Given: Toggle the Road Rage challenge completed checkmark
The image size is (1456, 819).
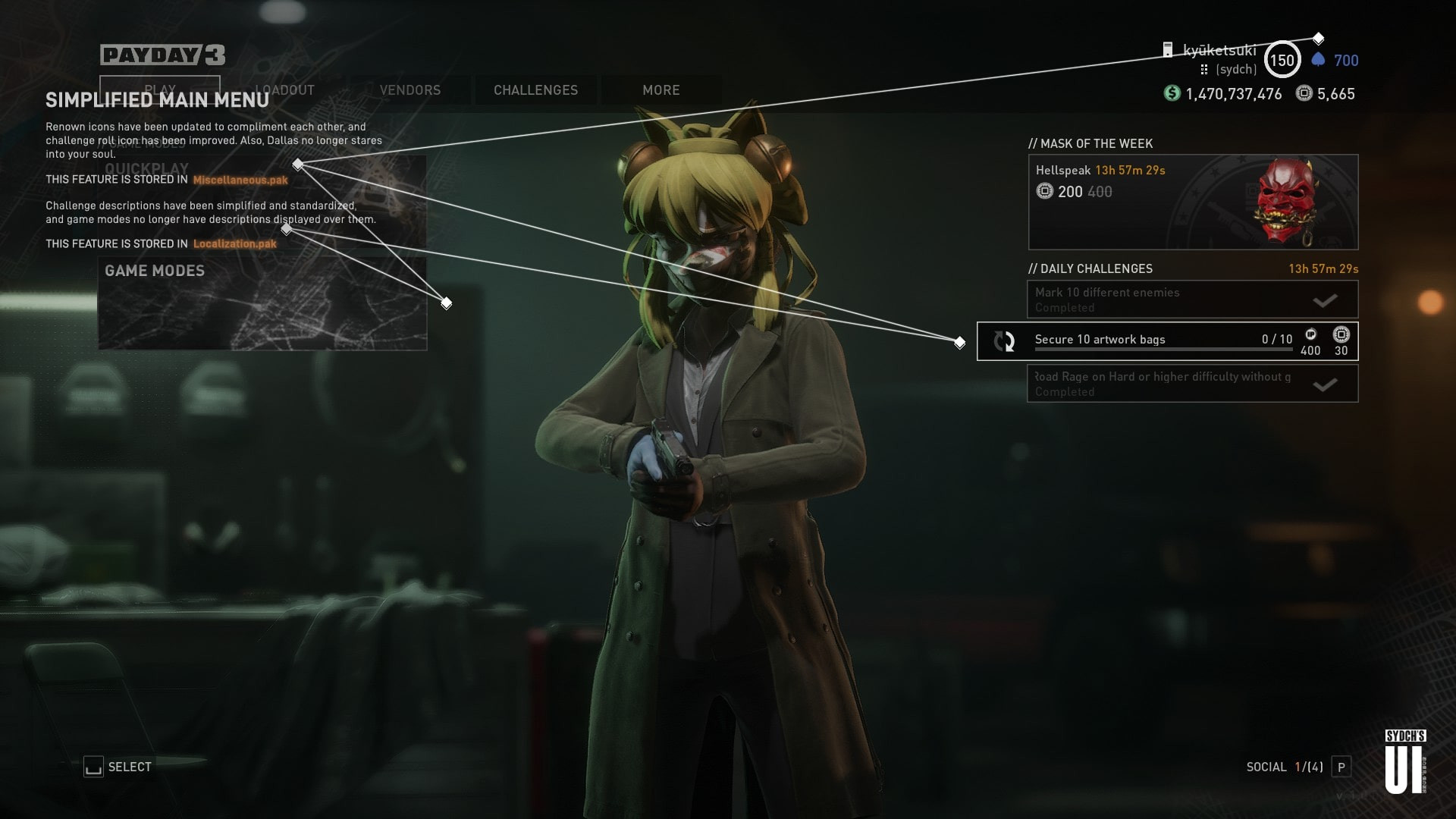Looking at the screenshot, I should click(1324, 383).
